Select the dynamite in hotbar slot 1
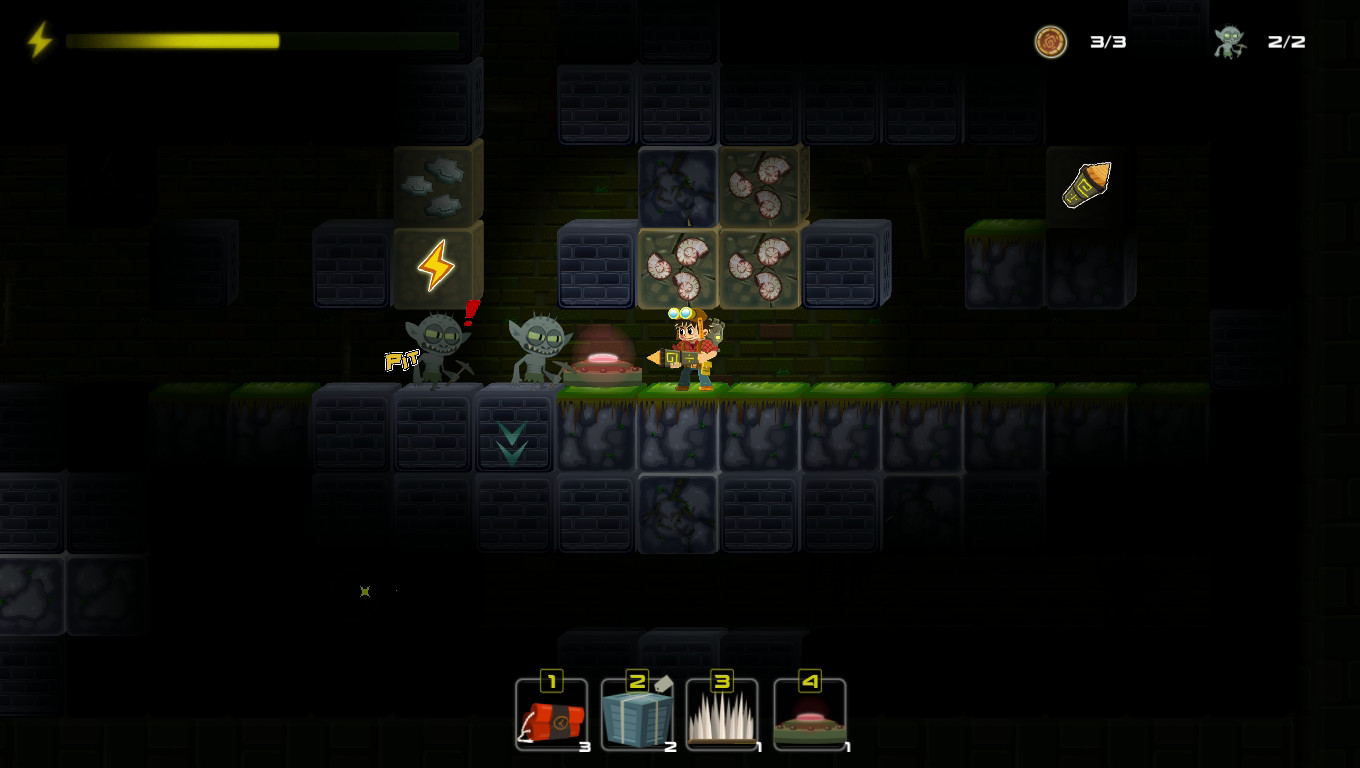Image resolution: width=1360 pixels, height=768 pixels. pos(551,714)
